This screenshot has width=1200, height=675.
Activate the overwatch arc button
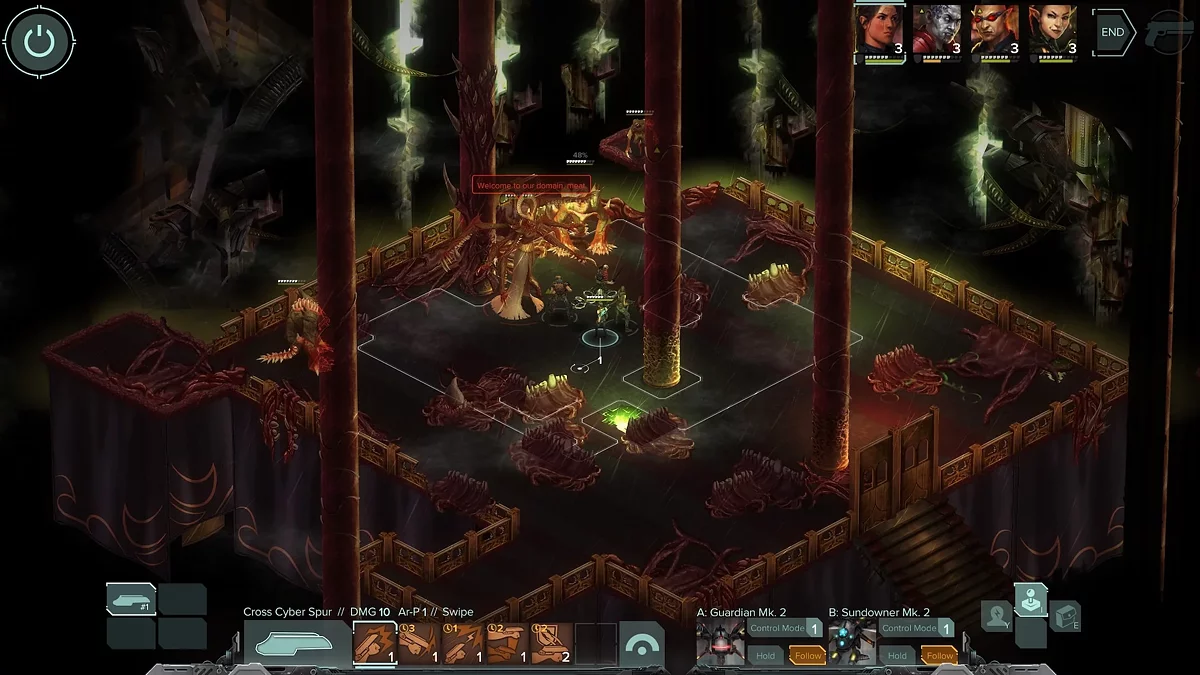(642, 644)
